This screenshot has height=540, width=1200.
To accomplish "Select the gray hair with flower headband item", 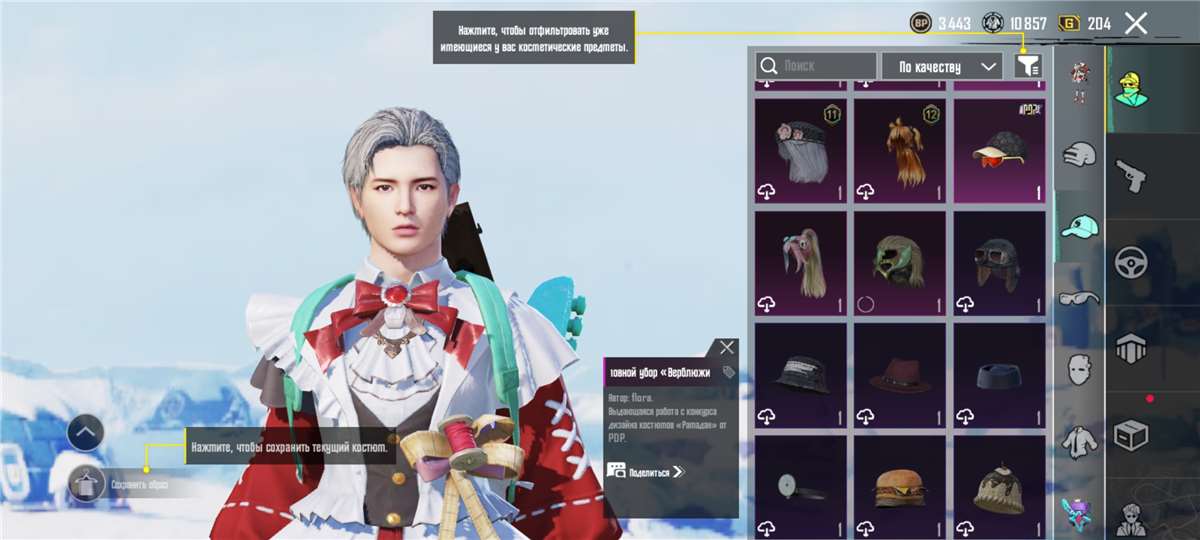I will coord(800,151).
